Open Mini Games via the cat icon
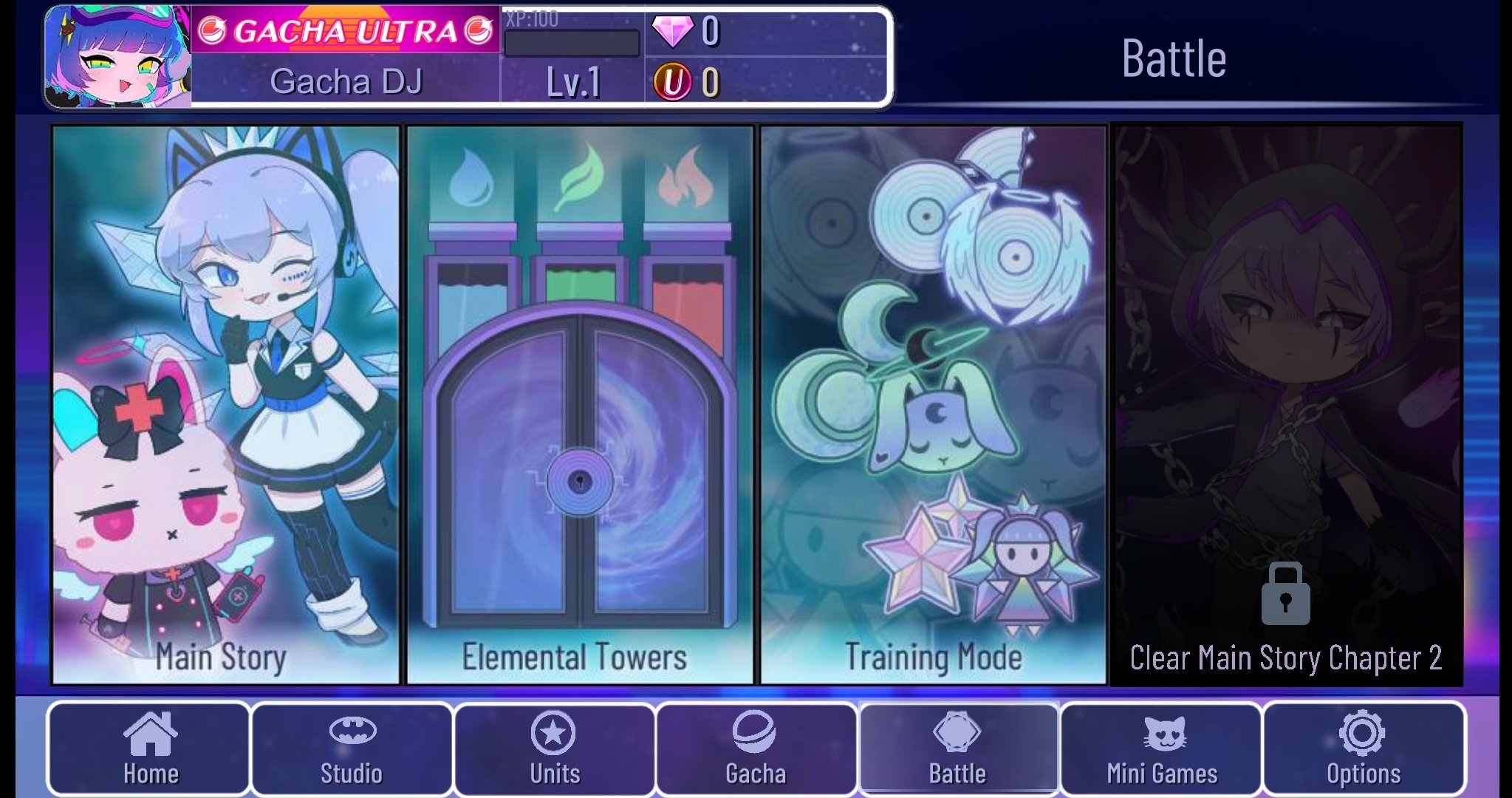Image resolution: width=1512 pixels, height=798 pixels. tap(1163, 734)
